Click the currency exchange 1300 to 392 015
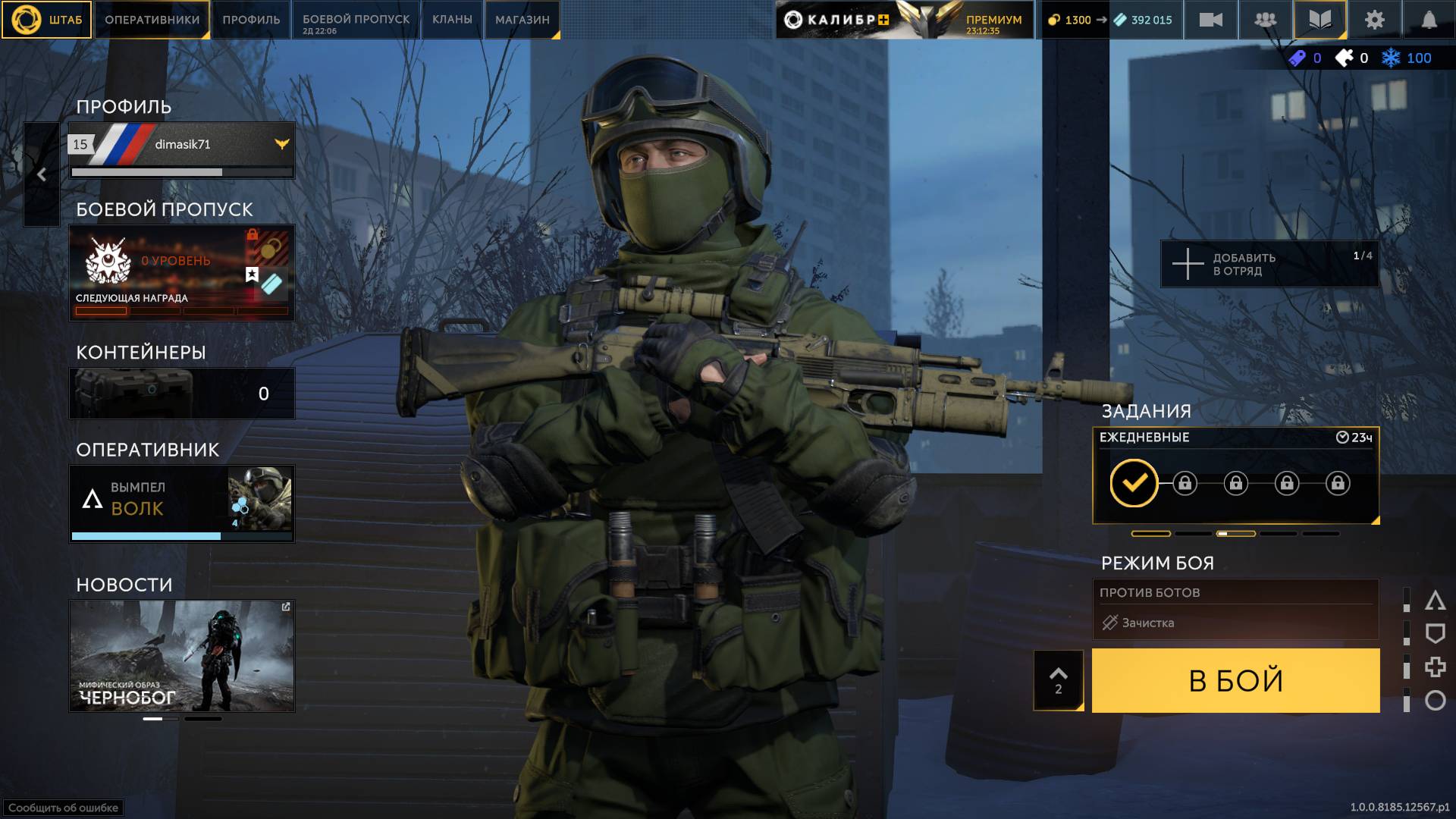The image size is (1456, 819). pos(1109,20)
